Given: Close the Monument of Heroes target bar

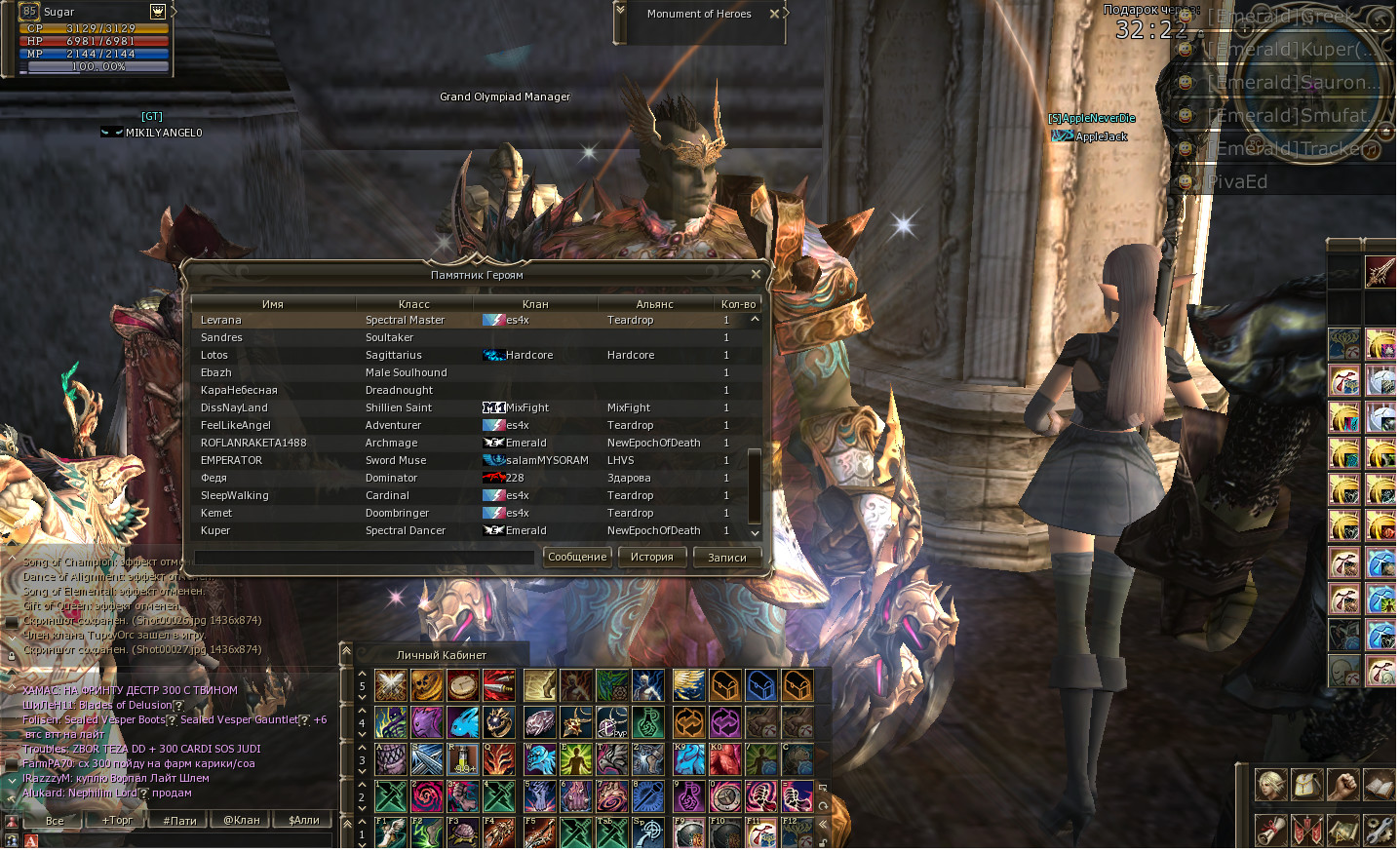Looking at the screenshot, I should [774, 14].
